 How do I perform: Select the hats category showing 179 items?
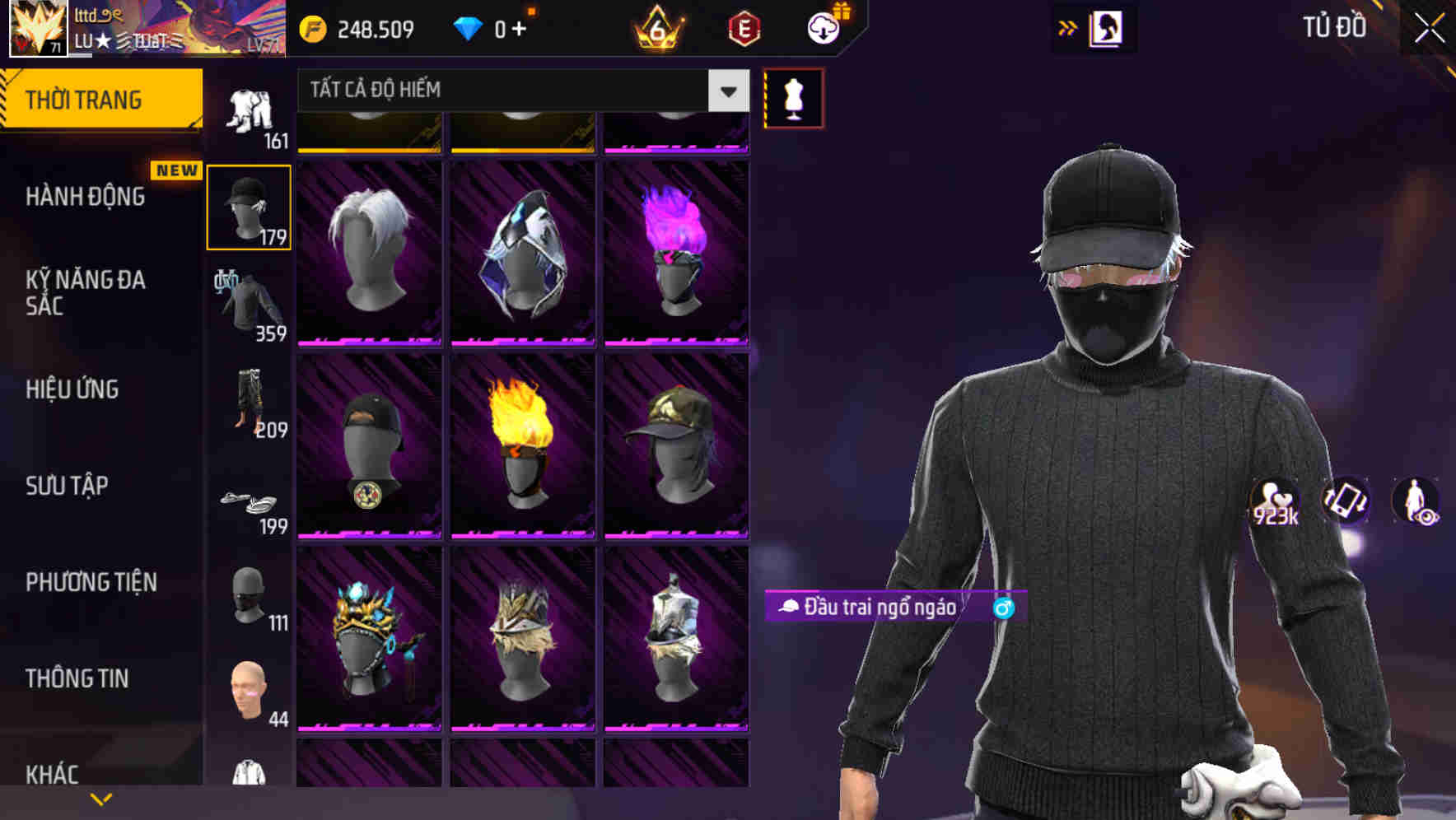pos(250,206)
